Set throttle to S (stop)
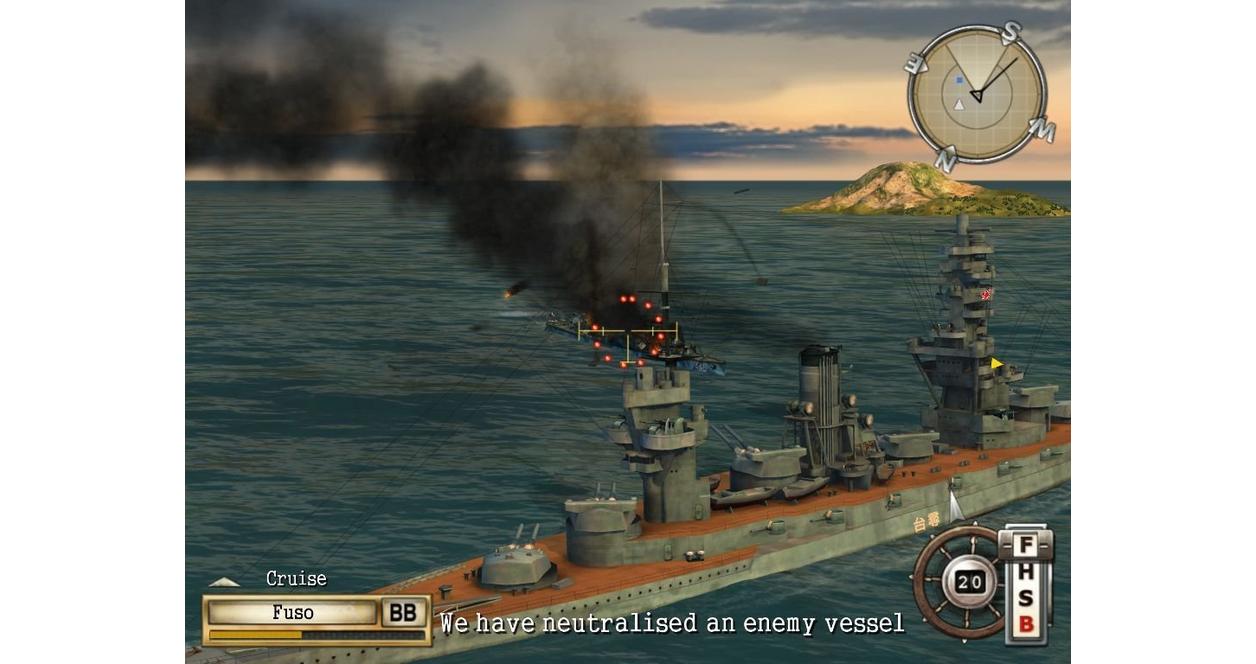 click(1025, 600)
